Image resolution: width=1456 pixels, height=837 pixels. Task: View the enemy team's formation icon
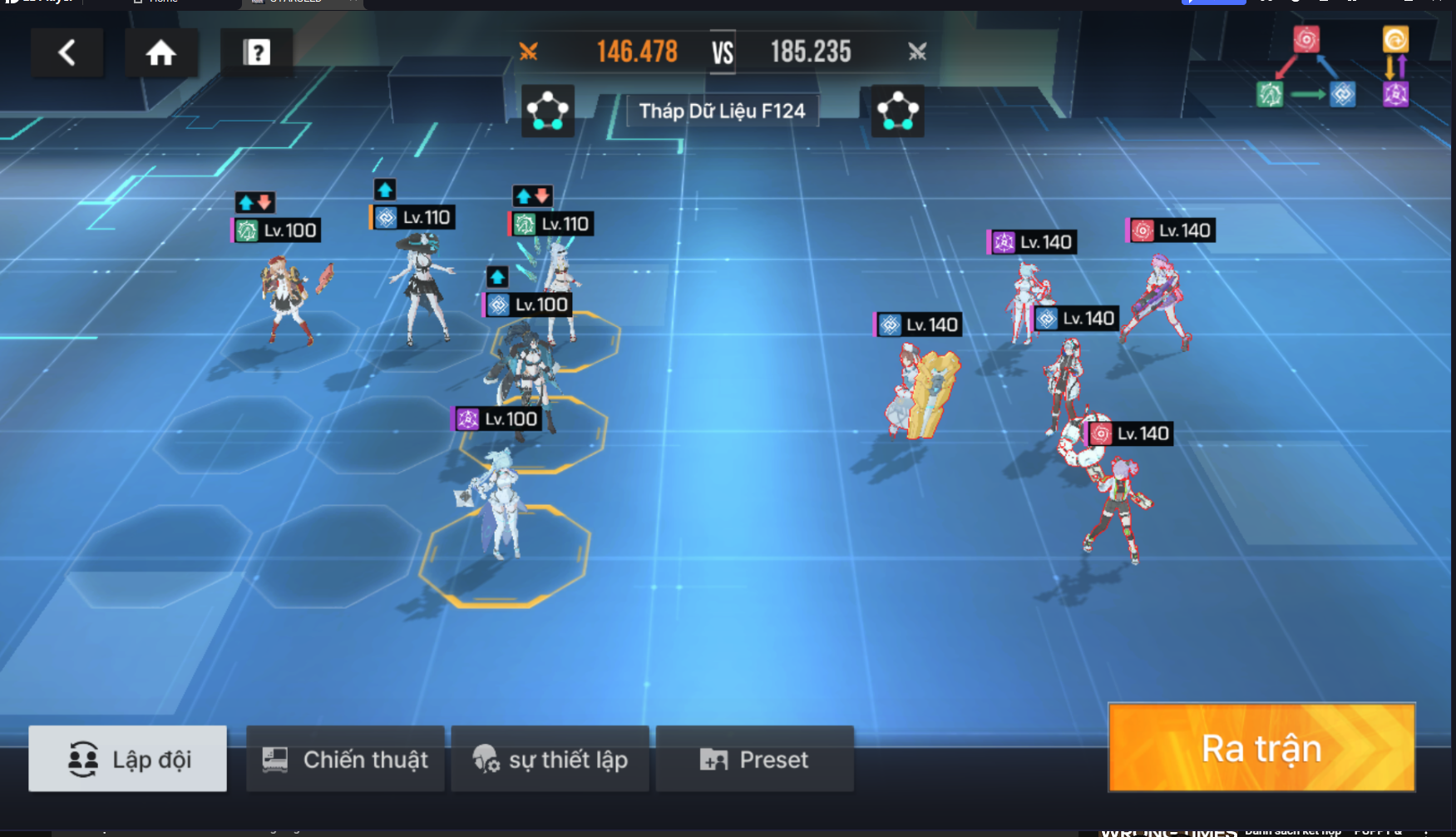pos(898,111)
